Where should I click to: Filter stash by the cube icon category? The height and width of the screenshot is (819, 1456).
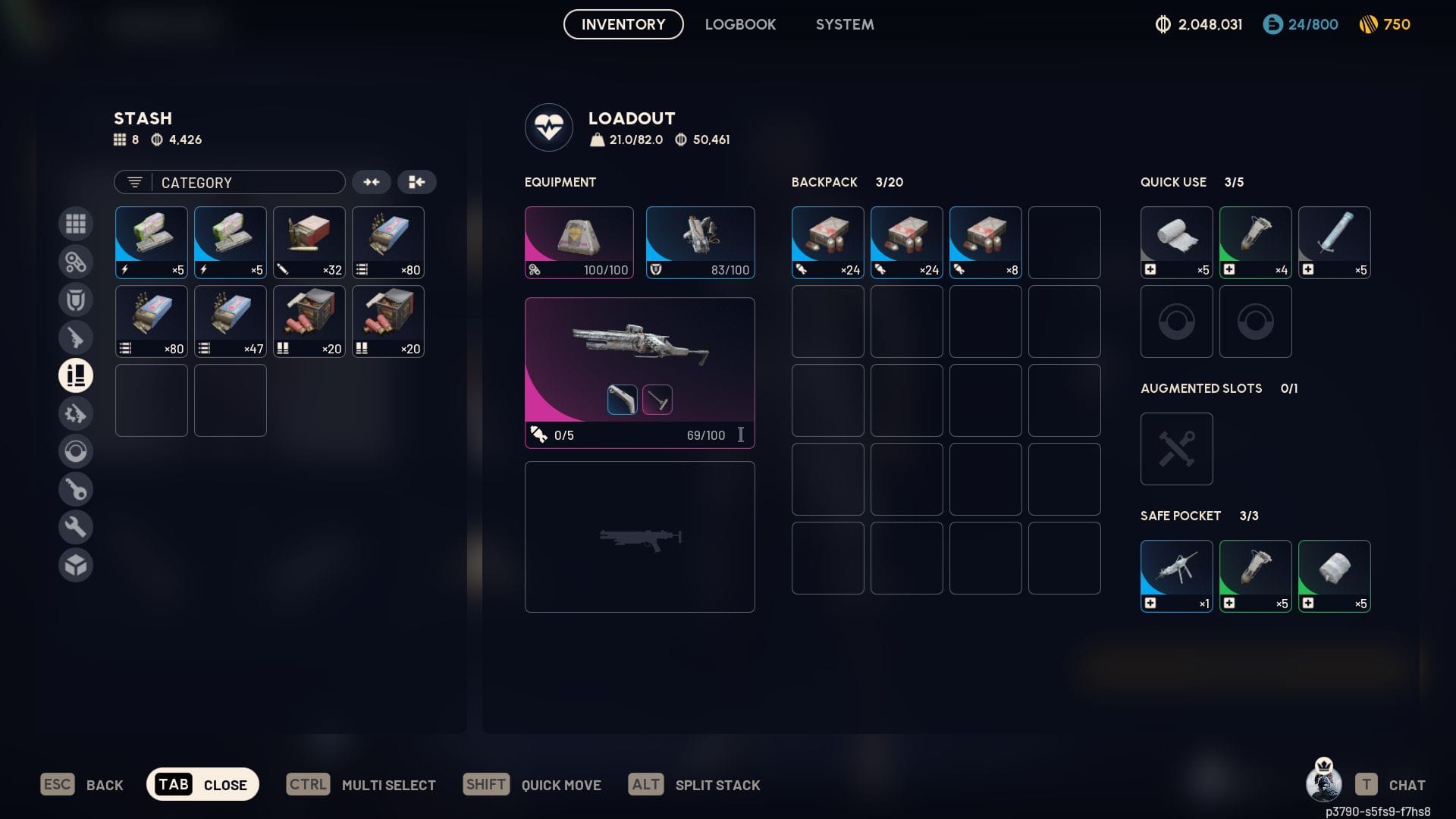[76, 565]
